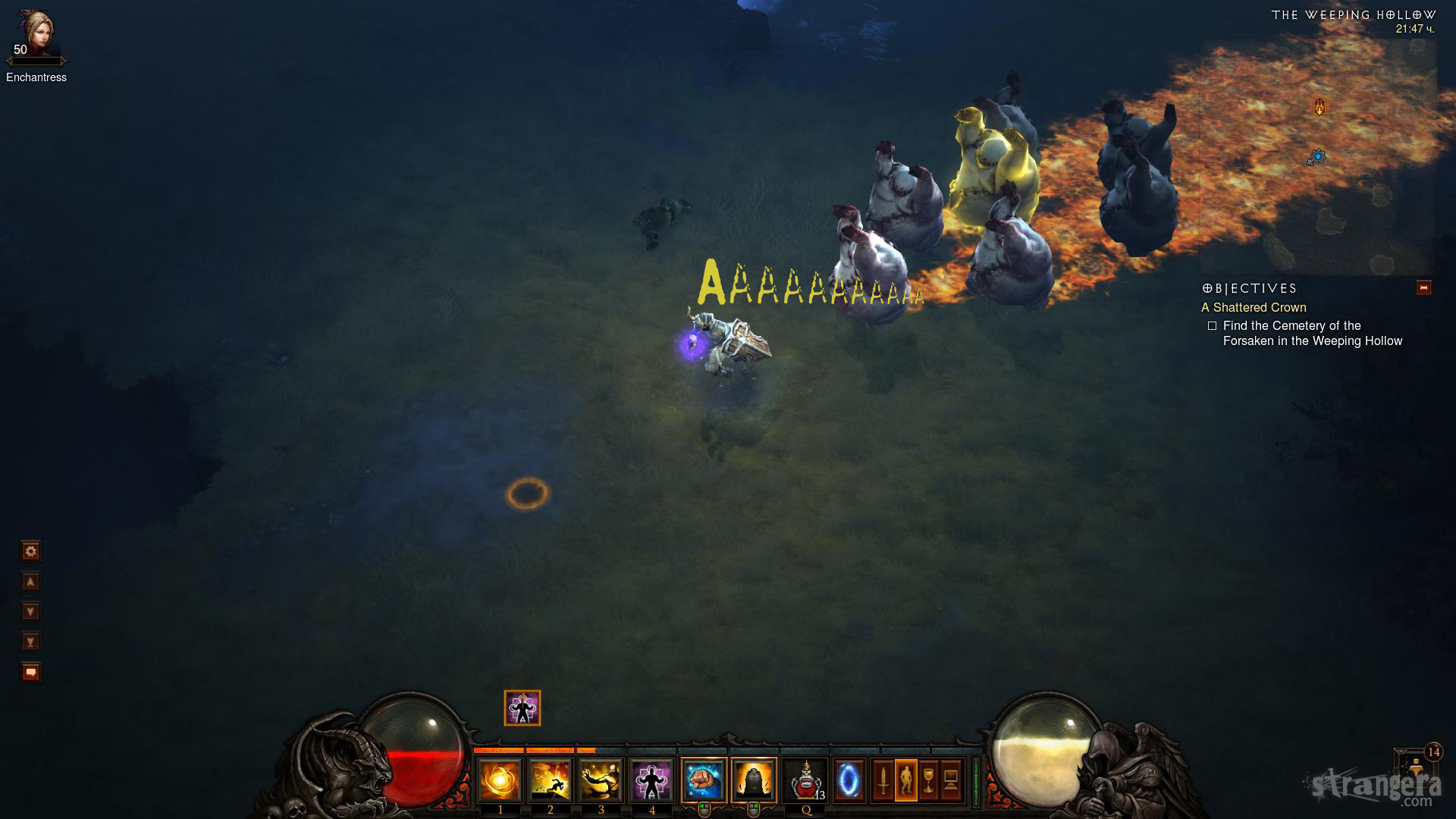Trigger the golden wave skill in slot 3
This screenshot has height=819, width=1456.
pyautogui.click(x=601, y=780)
